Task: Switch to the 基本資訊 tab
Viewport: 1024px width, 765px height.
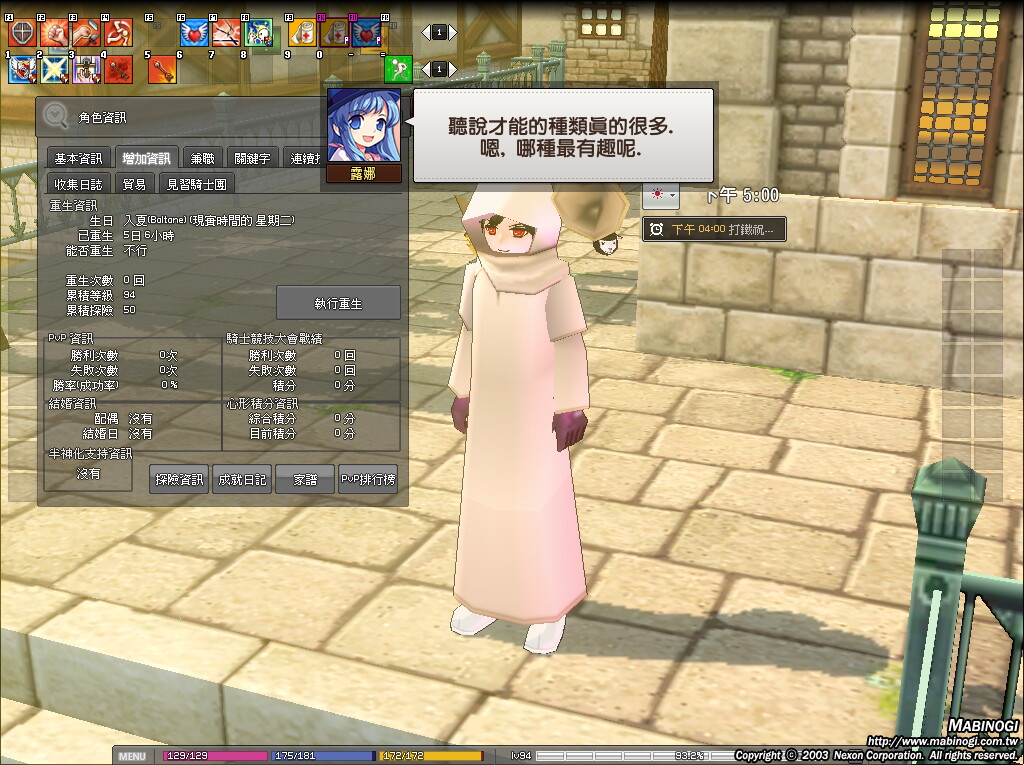Action: 78,158
